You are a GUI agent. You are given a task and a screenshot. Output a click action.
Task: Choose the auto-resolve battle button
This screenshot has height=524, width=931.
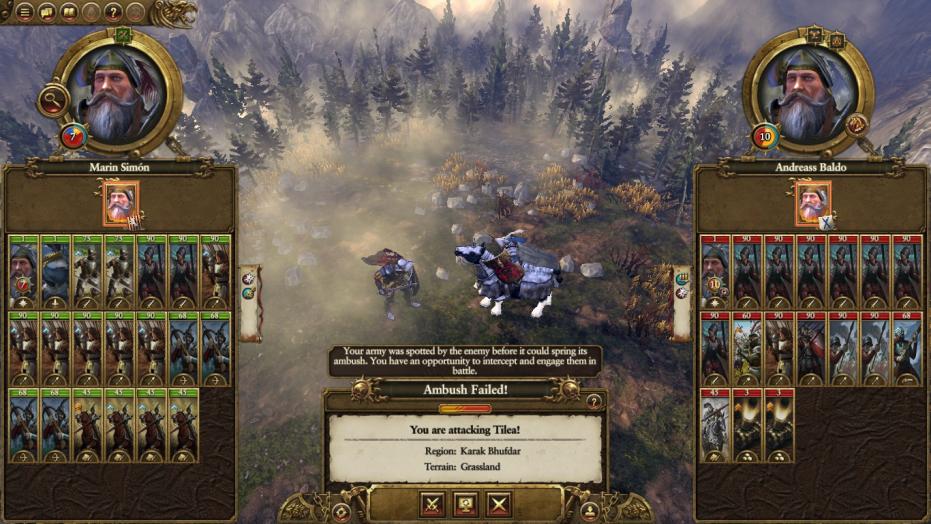(466, 504)
